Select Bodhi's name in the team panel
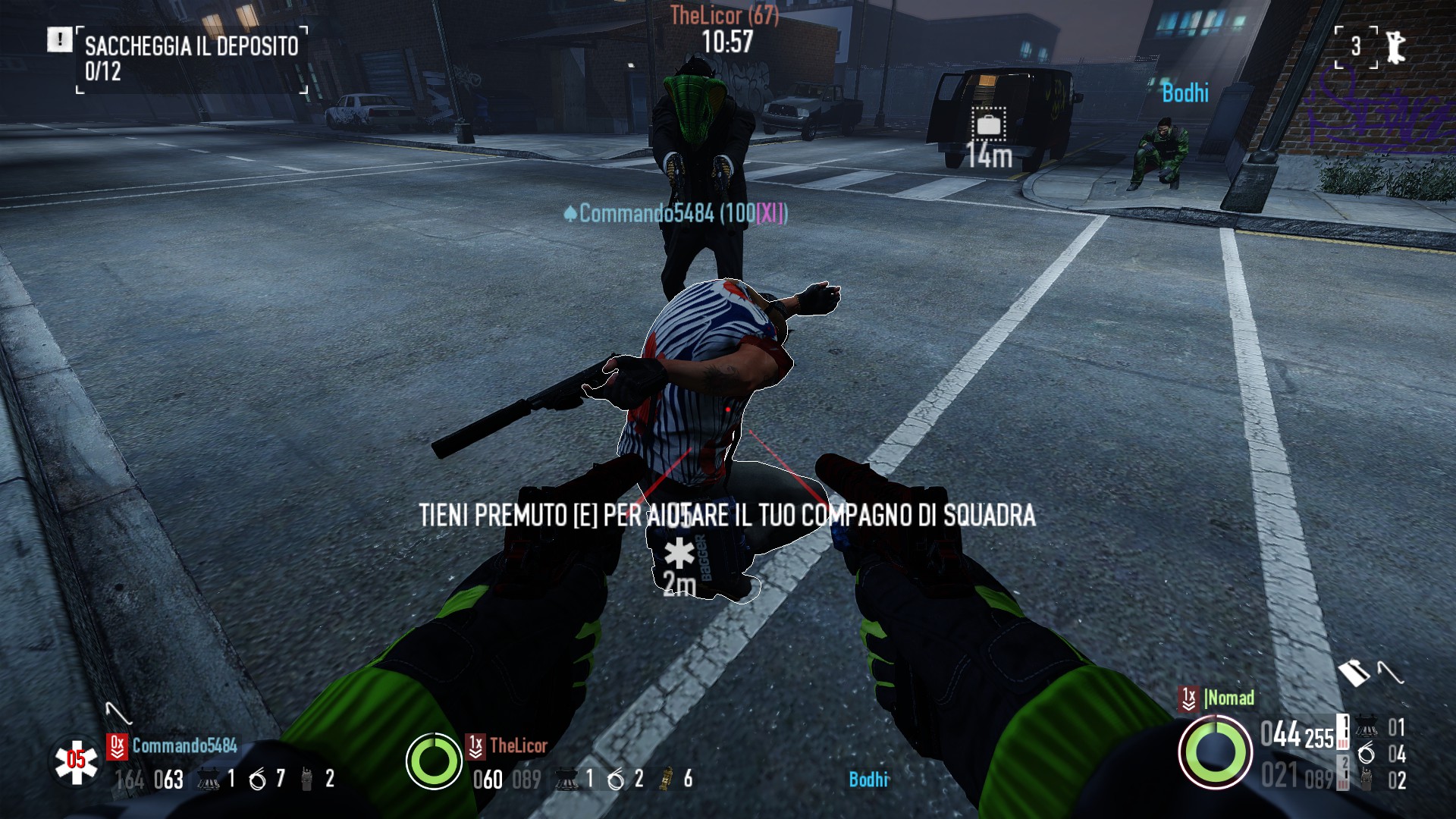Image resolution: width=1456 pixels, height=819 pixels. pyautogui.click(x=868, y=780)
